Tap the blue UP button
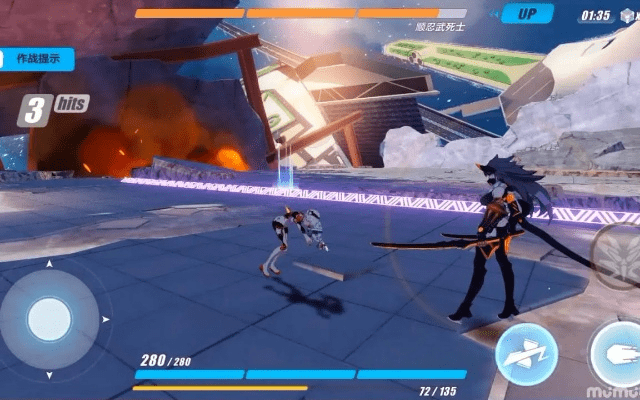The width and height of the screenshot is (640, 400). click(x=527, y=14)
